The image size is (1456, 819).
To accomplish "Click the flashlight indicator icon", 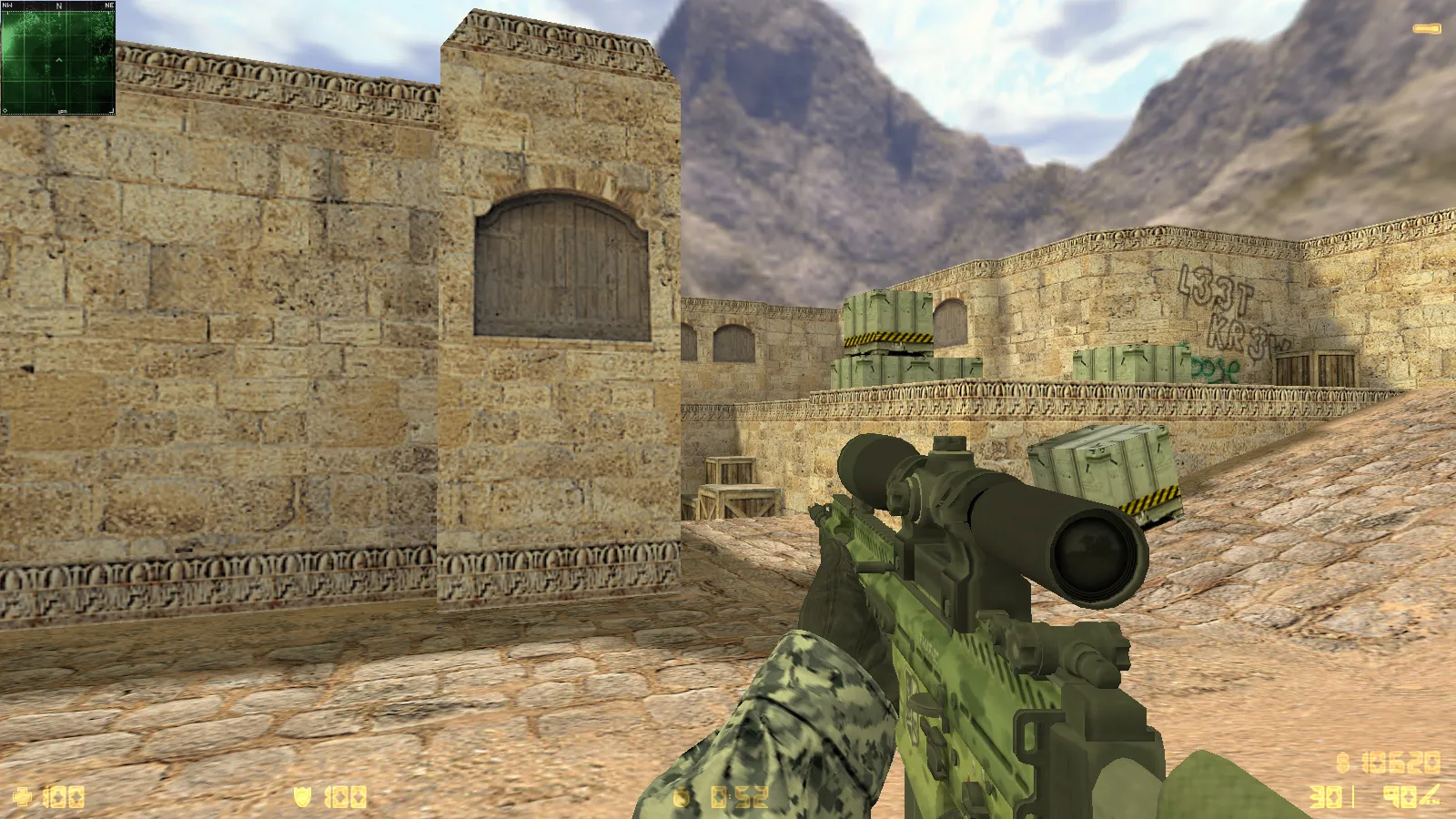I will [x=1426, y=29].
